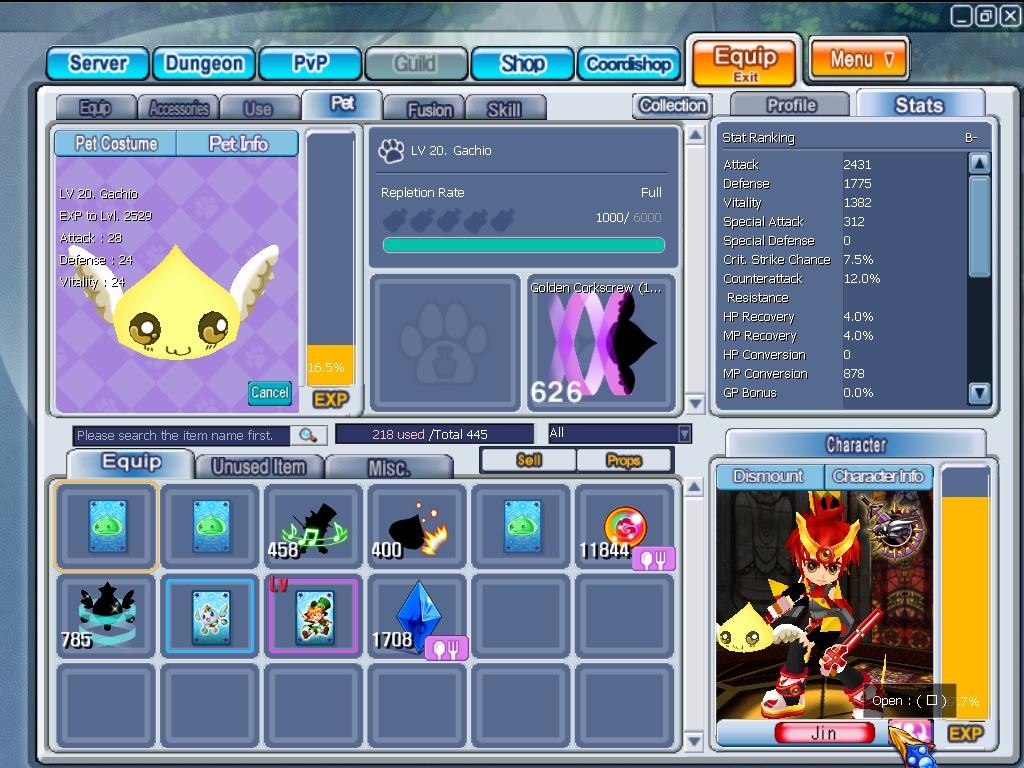Cancel the pet preview

coord(269,392)
